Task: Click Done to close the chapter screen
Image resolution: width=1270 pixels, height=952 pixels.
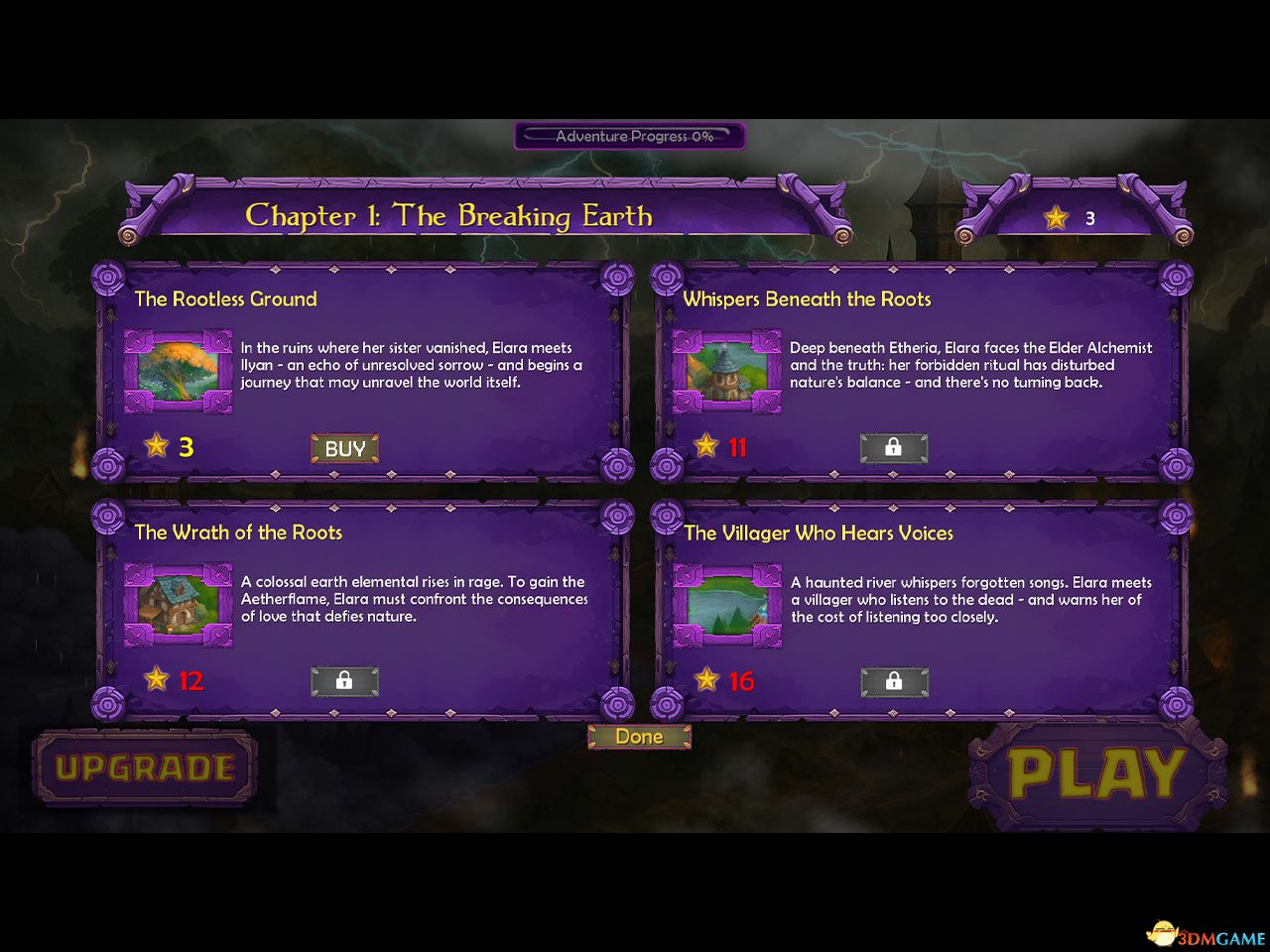Action: coord(639,737)
